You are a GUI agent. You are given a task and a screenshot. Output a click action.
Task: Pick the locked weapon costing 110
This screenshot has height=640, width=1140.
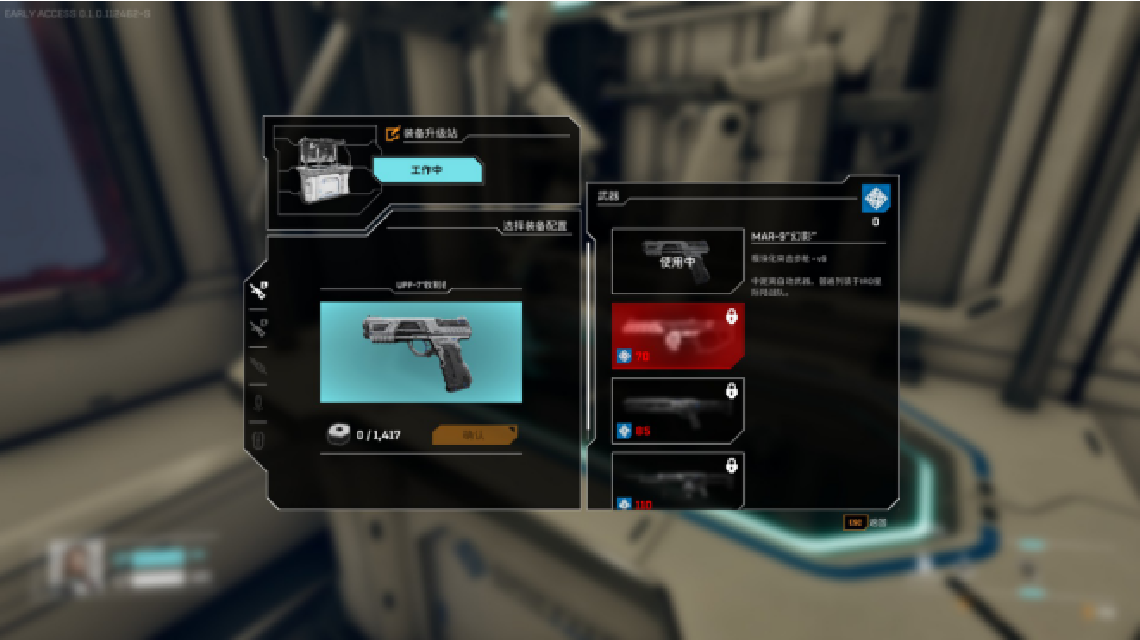tap(678, 480)
